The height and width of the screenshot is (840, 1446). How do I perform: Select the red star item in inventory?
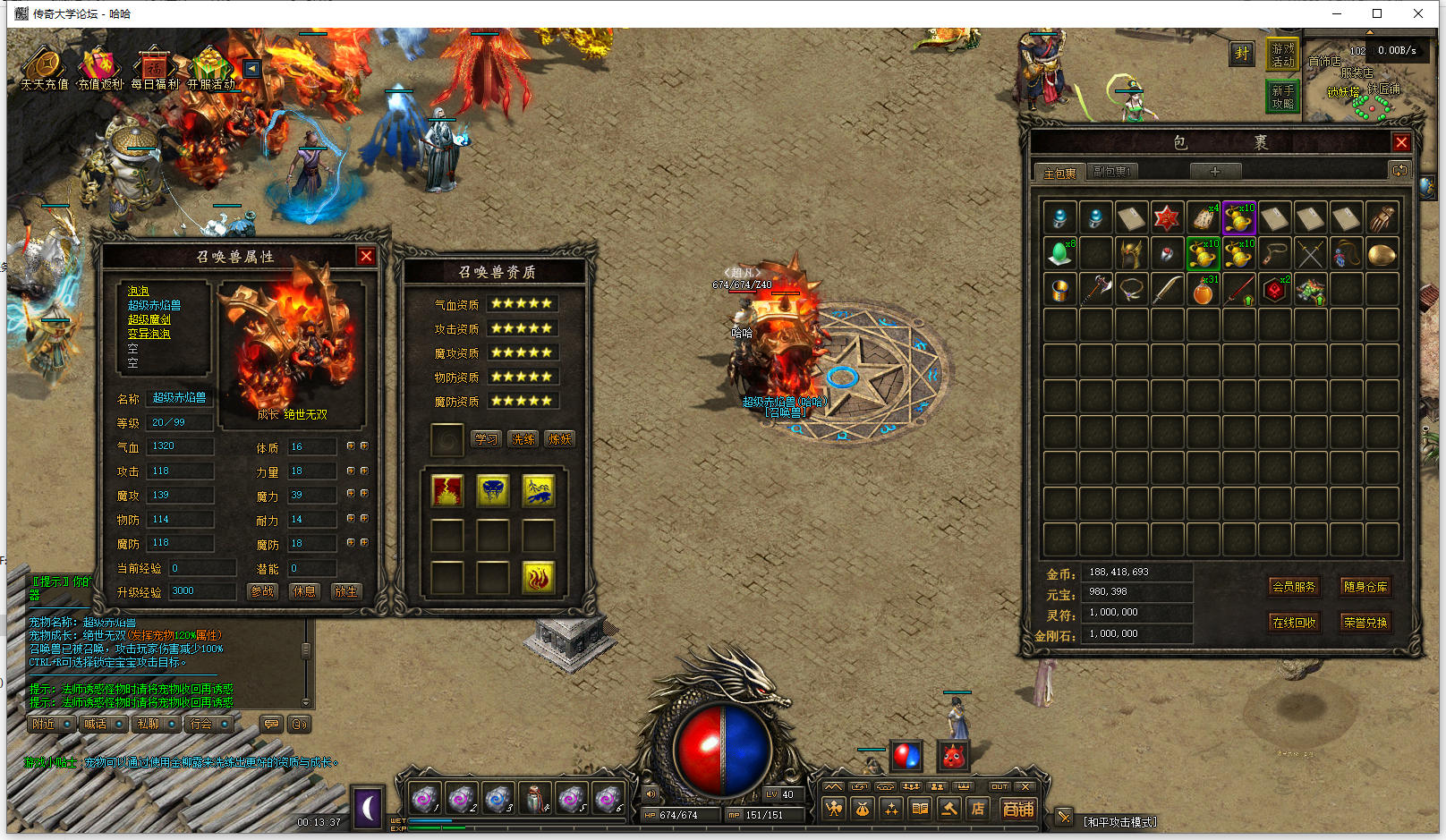coord(1167,217)
